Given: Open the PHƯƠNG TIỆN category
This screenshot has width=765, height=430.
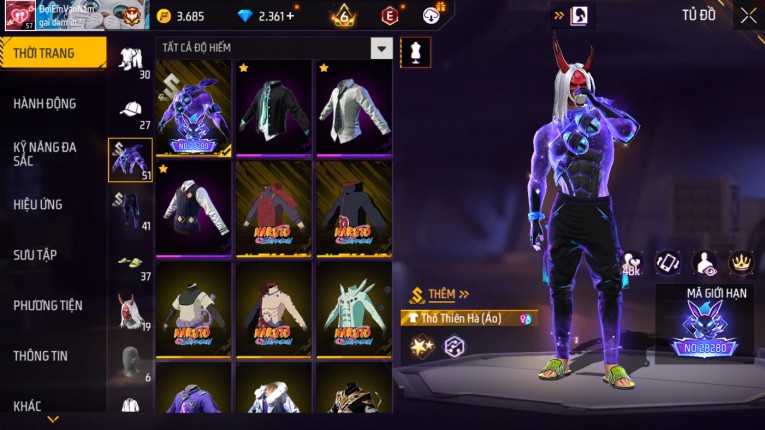Looking at the screenshot, I should point(48,305).
